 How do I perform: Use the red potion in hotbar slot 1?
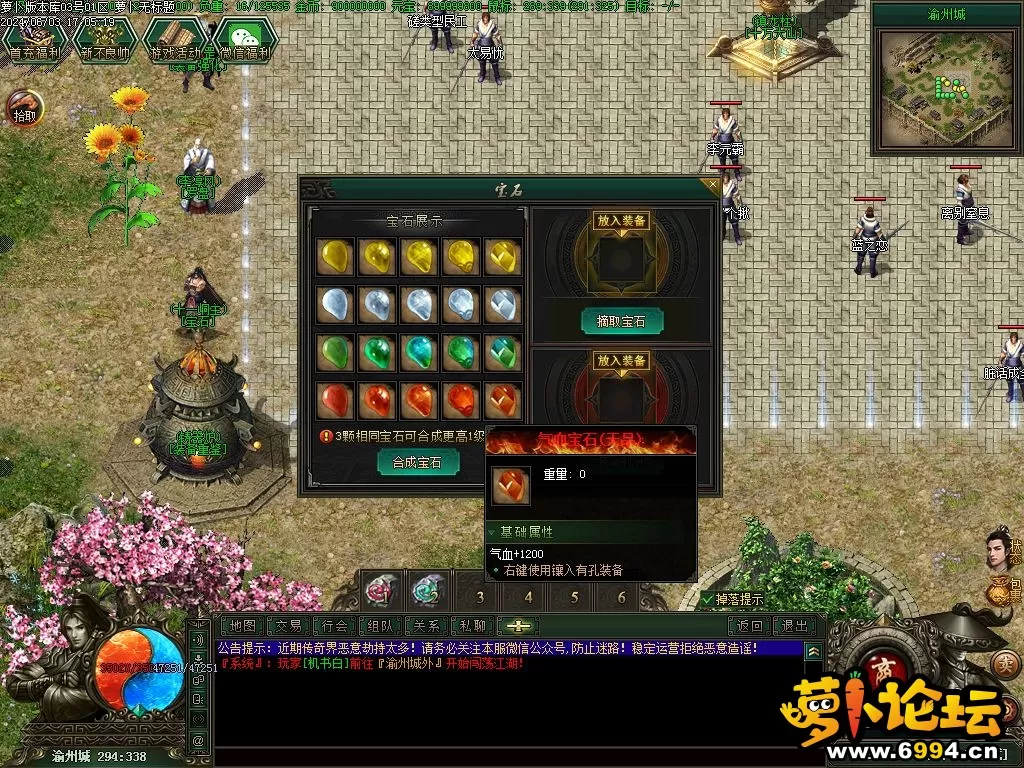tap(379, 592)
